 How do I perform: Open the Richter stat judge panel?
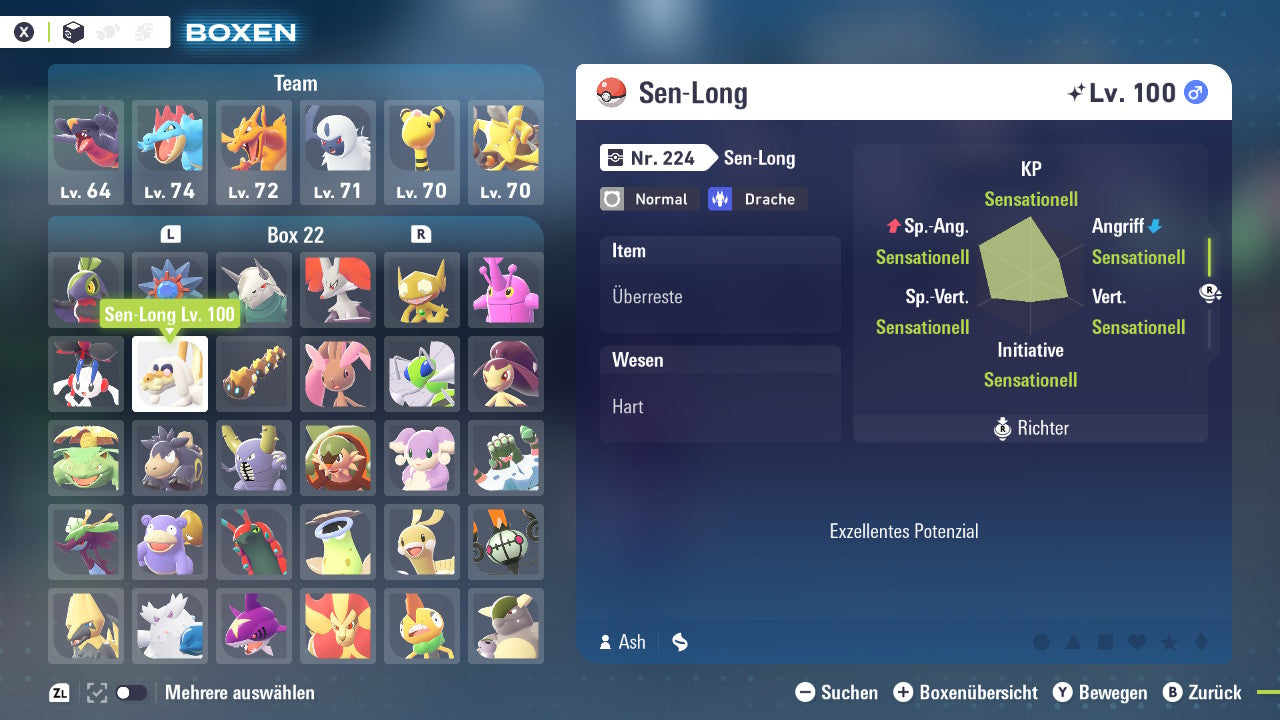point(1030,428)
